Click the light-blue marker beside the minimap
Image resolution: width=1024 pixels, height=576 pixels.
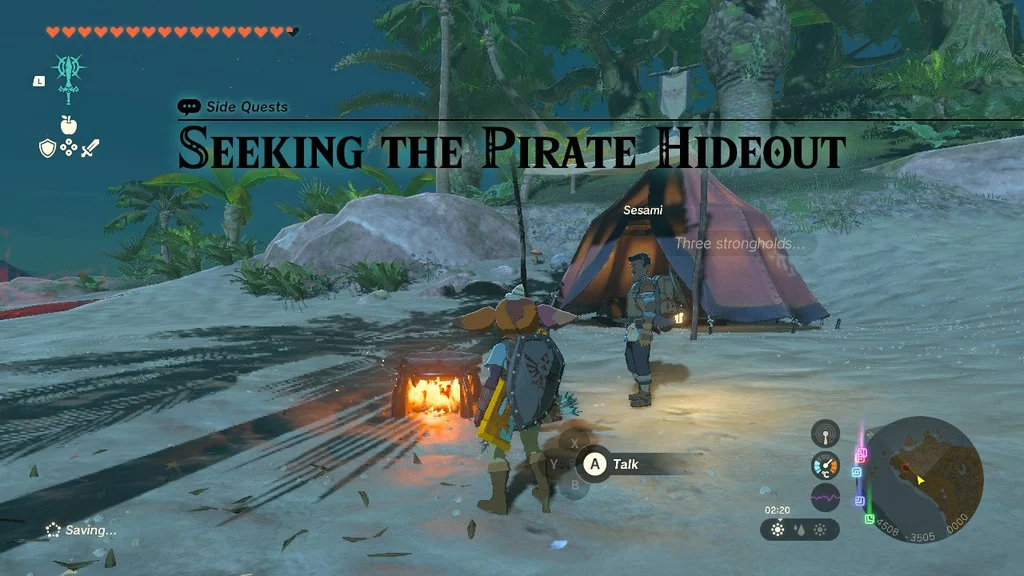[857, 472]
